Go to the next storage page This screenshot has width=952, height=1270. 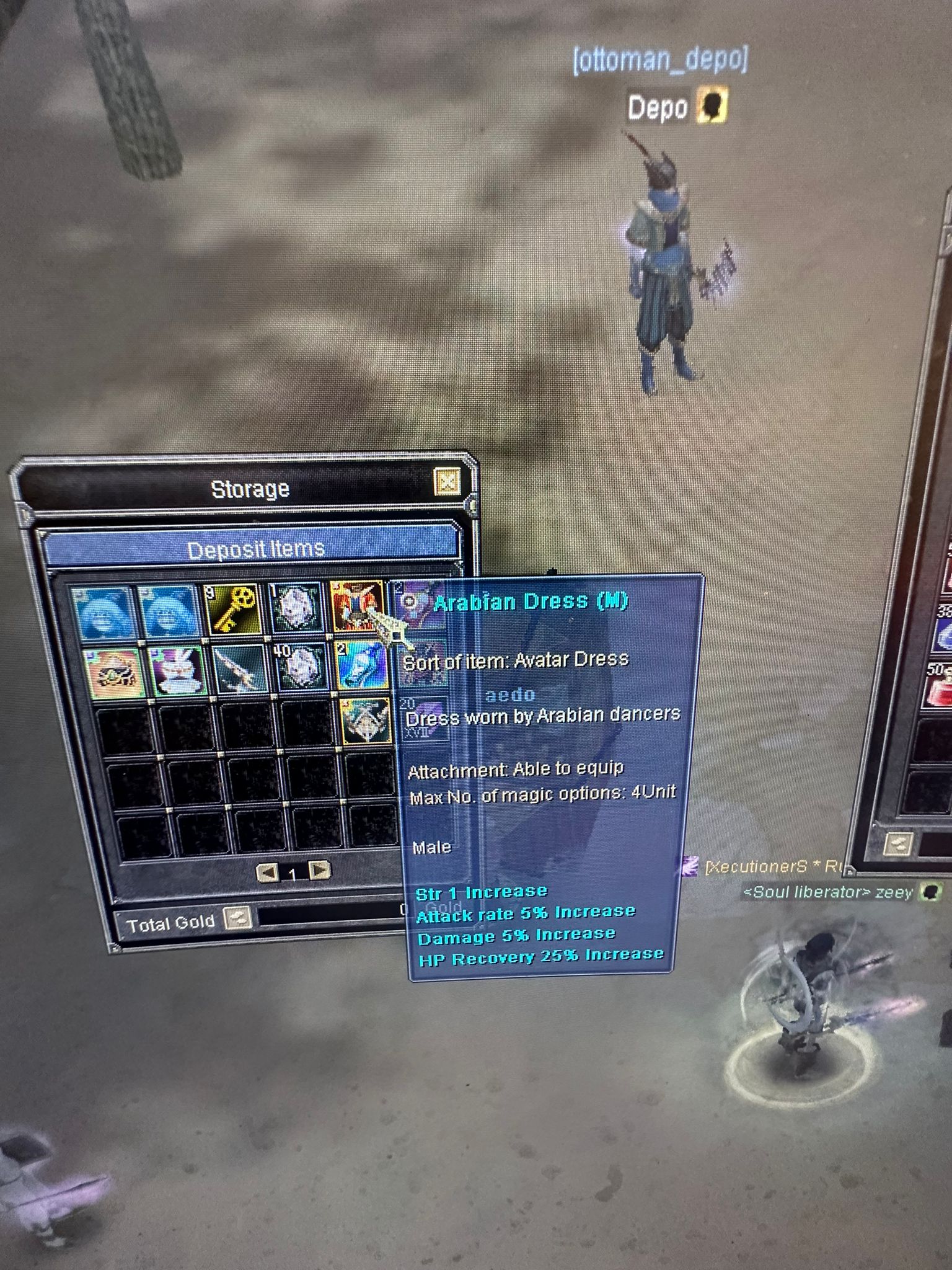319,871
